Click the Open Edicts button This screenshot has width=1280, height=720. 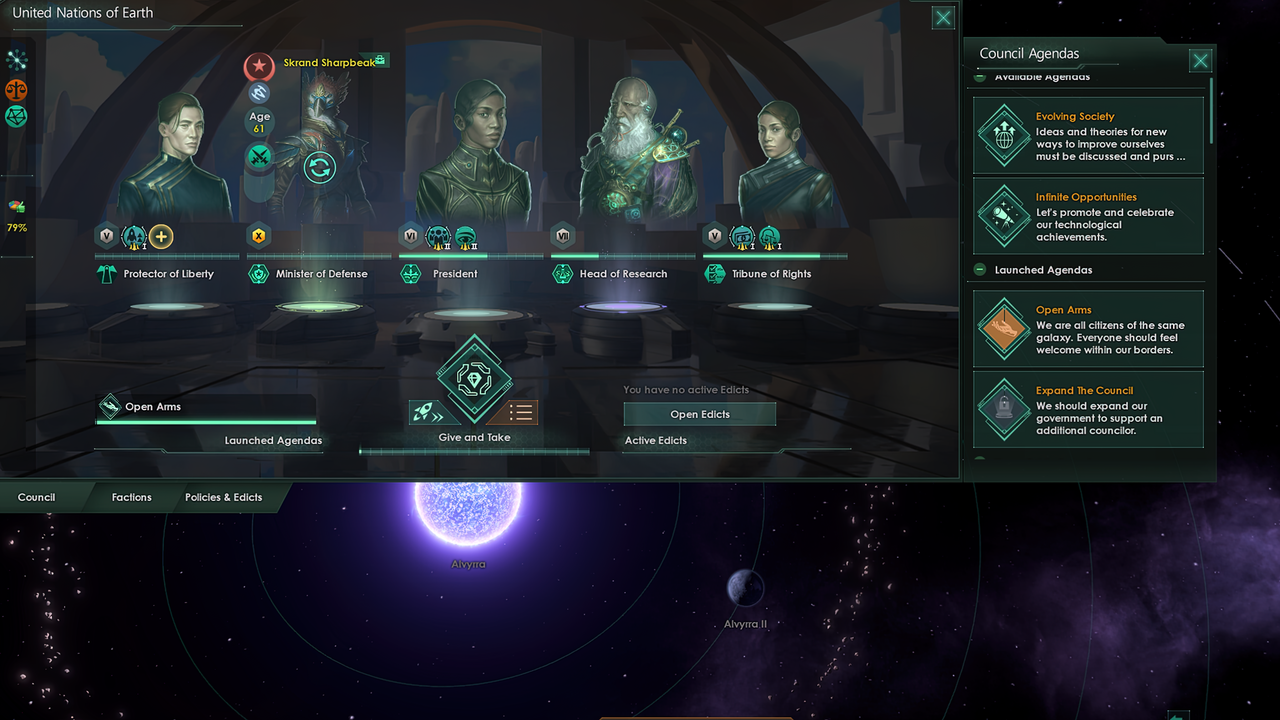[x=699, y=414]
